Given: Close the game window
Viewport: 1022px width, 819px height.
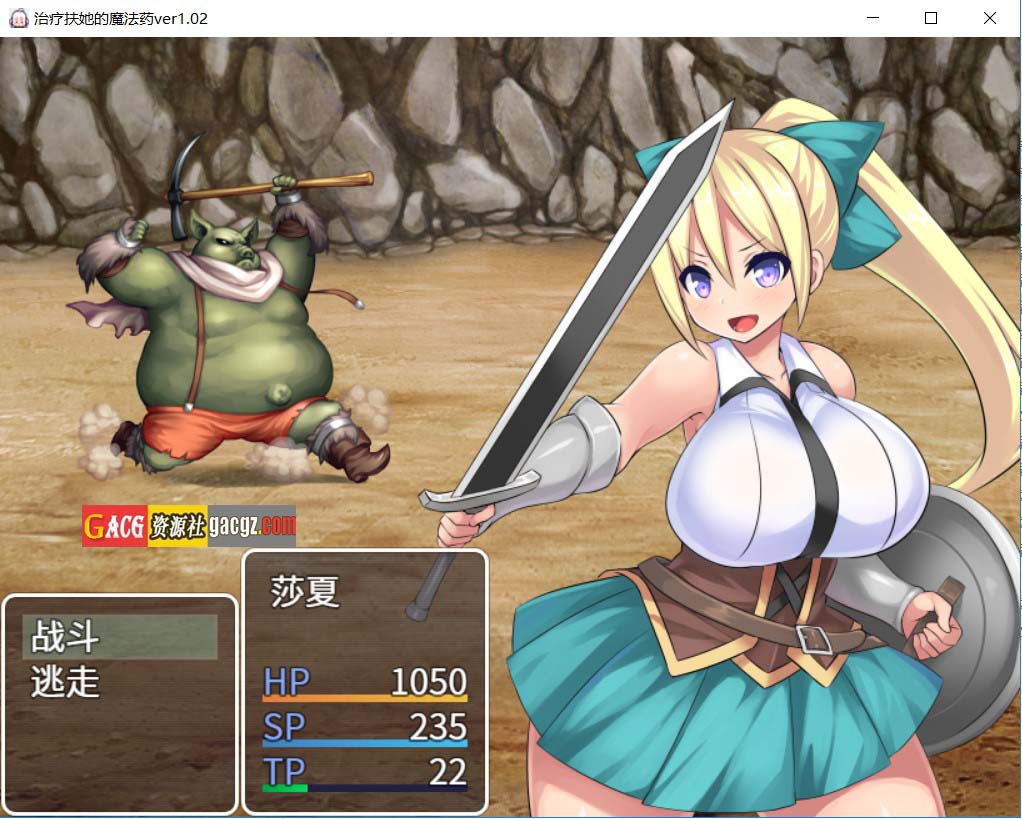Looking at the screenshot, I should tap(989, 18).
